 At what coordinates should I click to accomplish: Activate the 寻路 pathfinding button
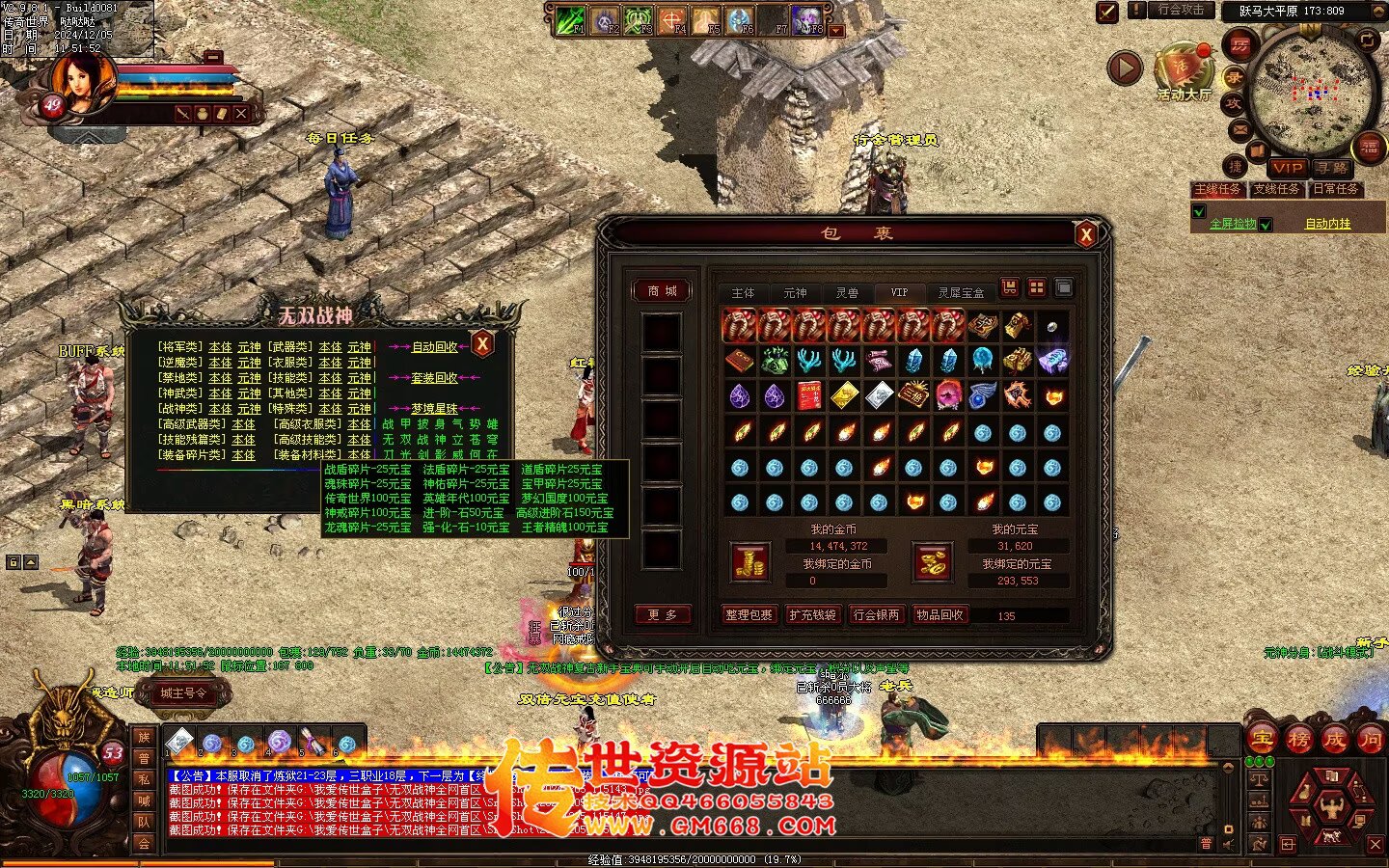tap(1331, 168)
